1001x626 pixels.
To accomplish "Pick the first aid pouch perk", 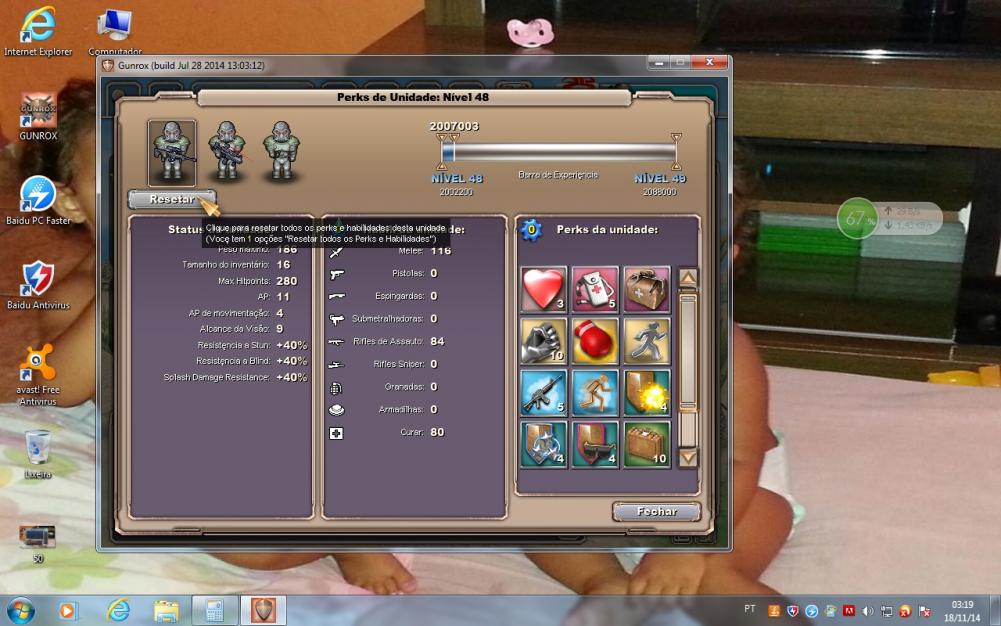I will pos(595,289).
